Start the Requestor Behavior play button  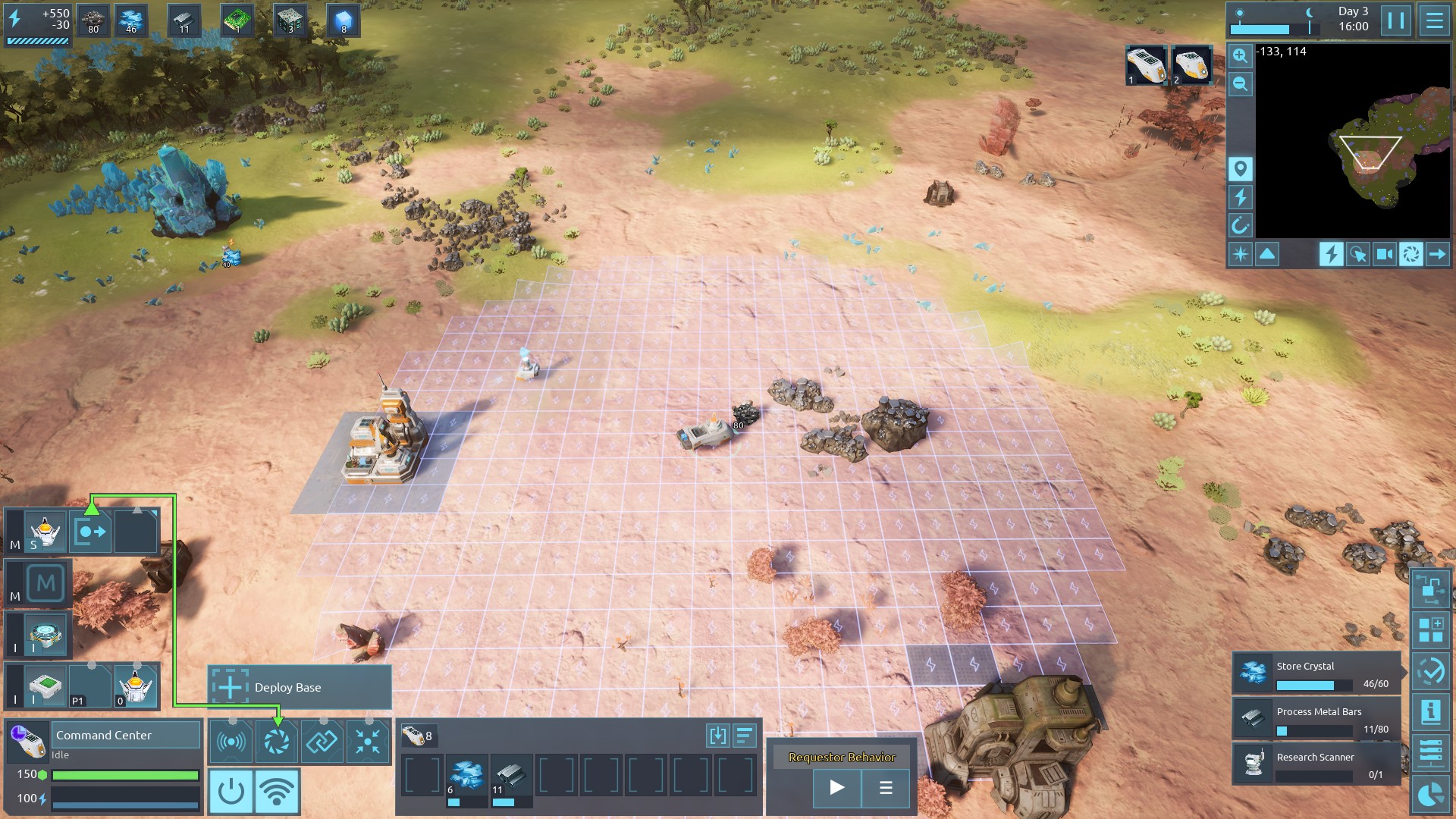[x=836, y=787]
